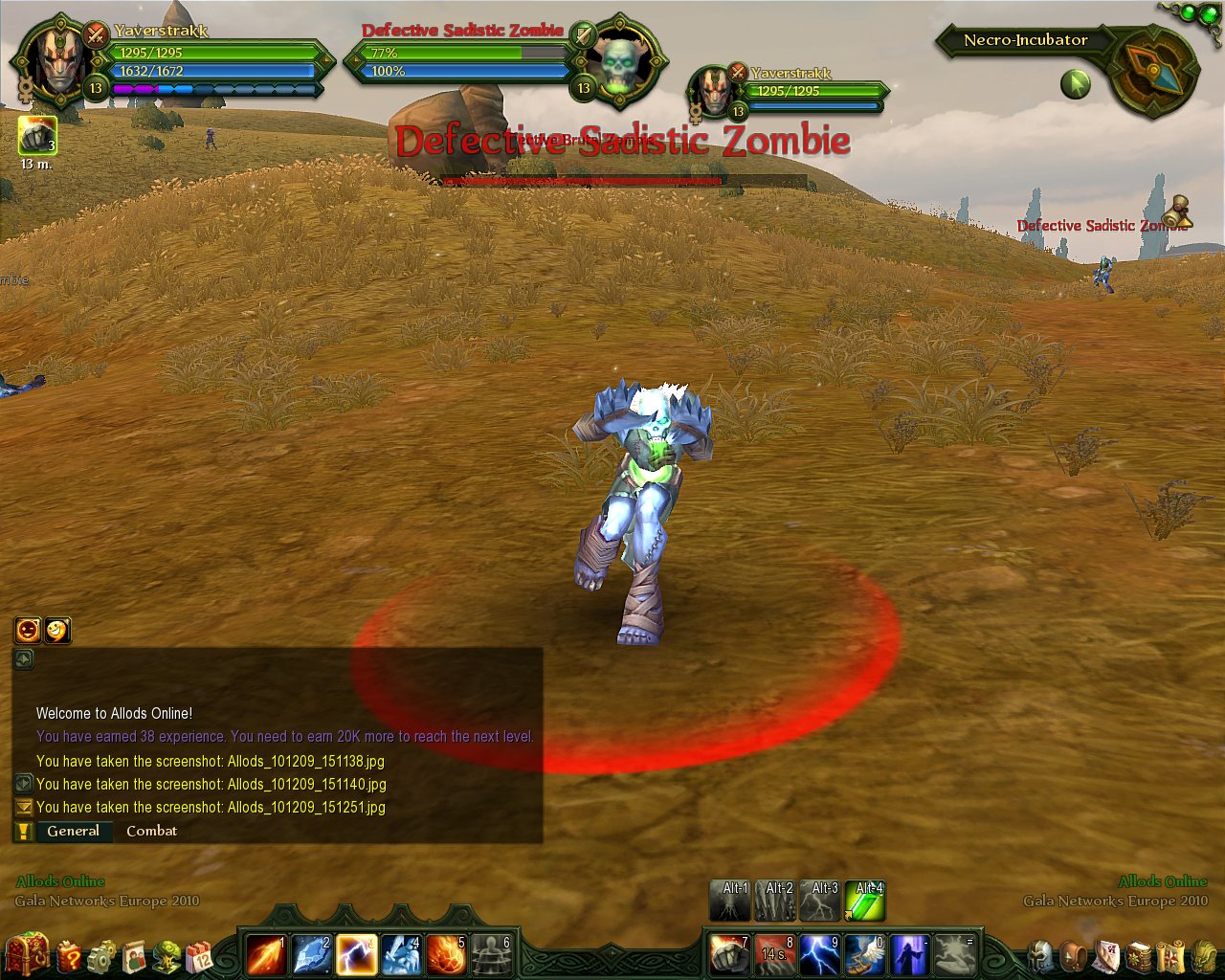Open the red treasure chest shop icon
1225x980 pixels.
pyautogui.click(x=26, y=954)
